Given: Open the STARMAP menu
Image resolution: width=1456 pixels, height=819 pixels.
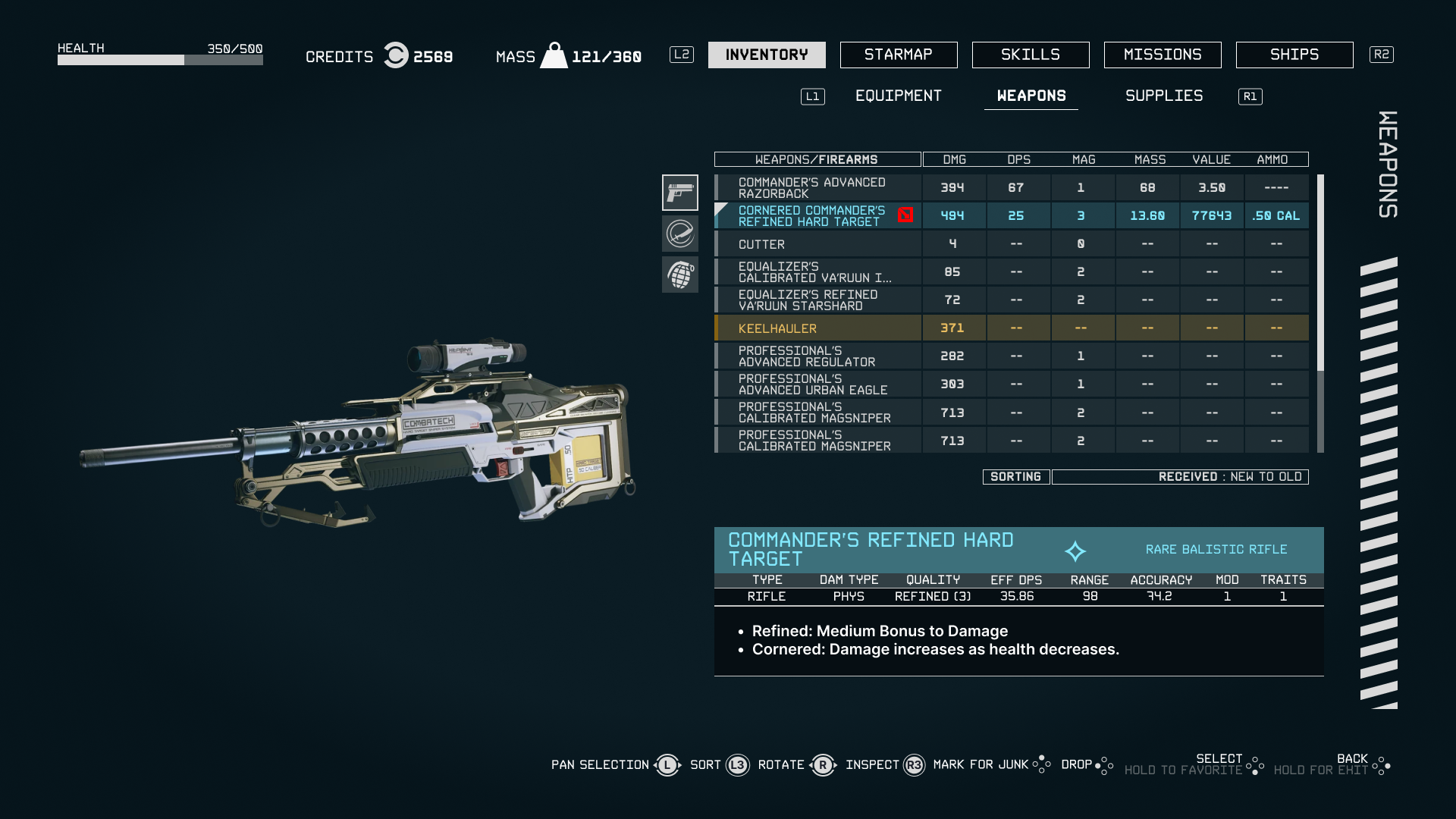Looking at the screenshot, I should [898, 54].
